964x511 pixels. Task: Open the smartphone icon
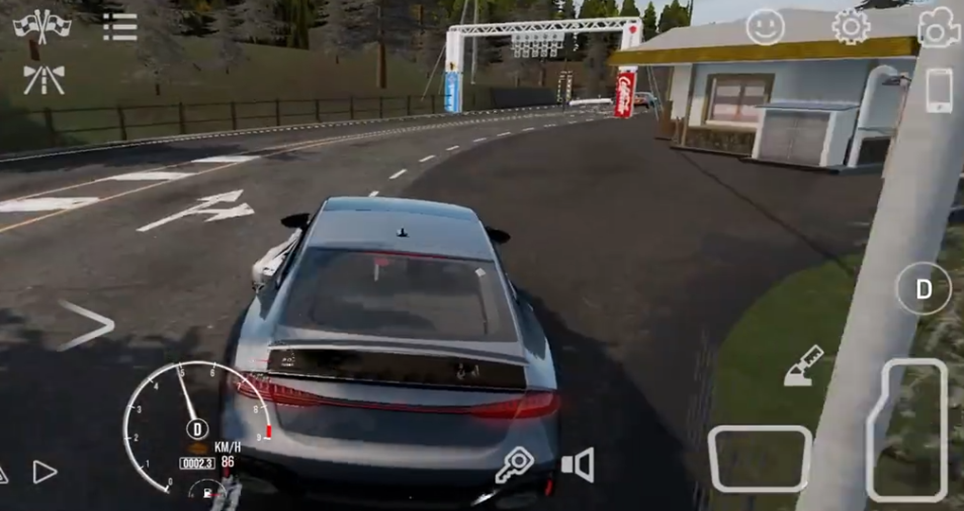click(x=939, y=92)
